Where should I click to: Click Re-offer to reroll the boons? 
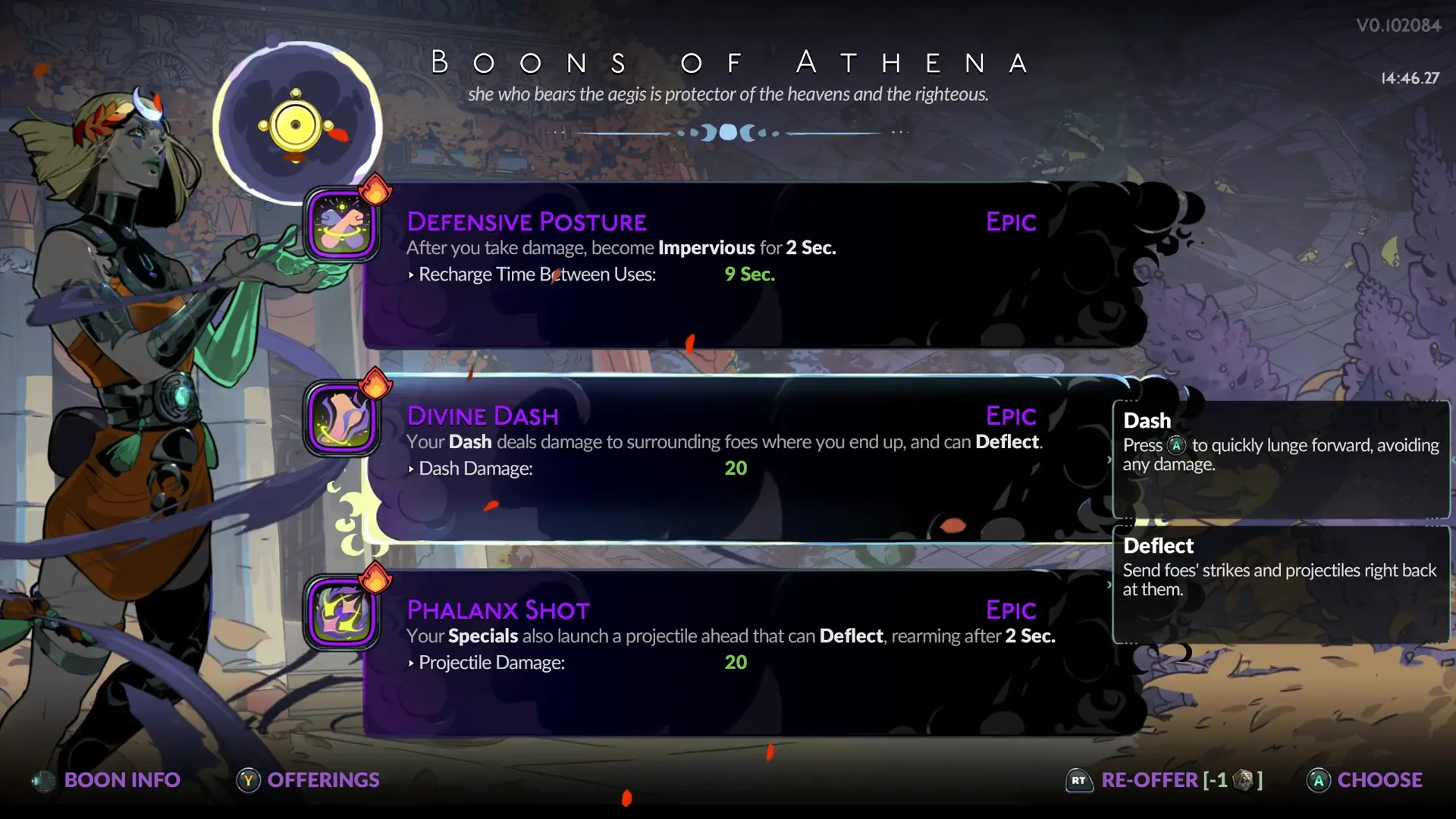click(x=1149, y=780)
